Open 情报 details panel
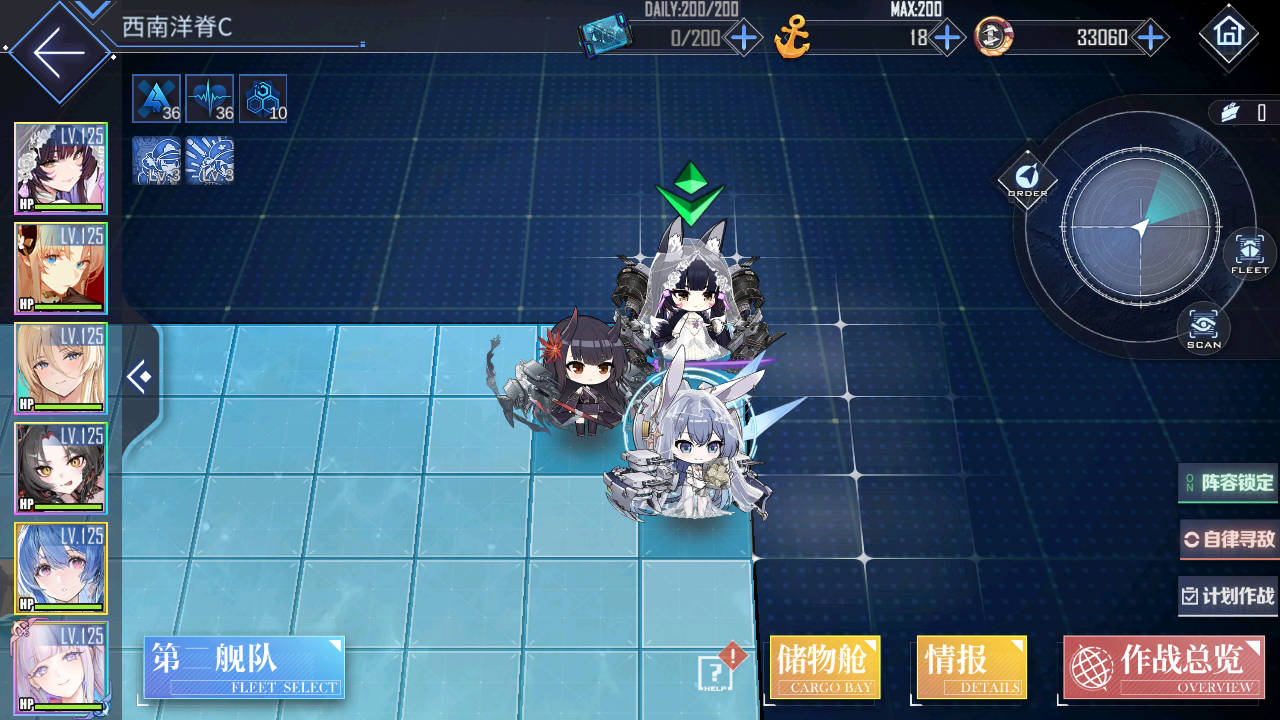Screen dimensions: 1280x720 971,667
